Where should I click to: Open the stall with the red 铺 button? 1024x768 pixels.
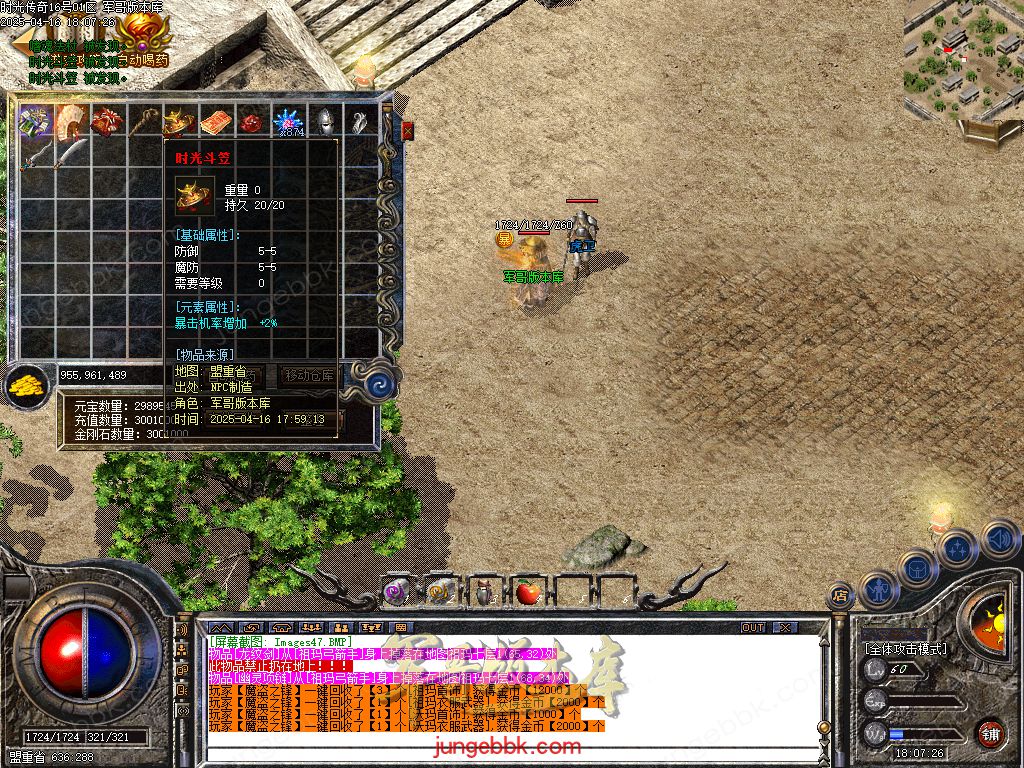pyautogui.click(x=990, y=733)
